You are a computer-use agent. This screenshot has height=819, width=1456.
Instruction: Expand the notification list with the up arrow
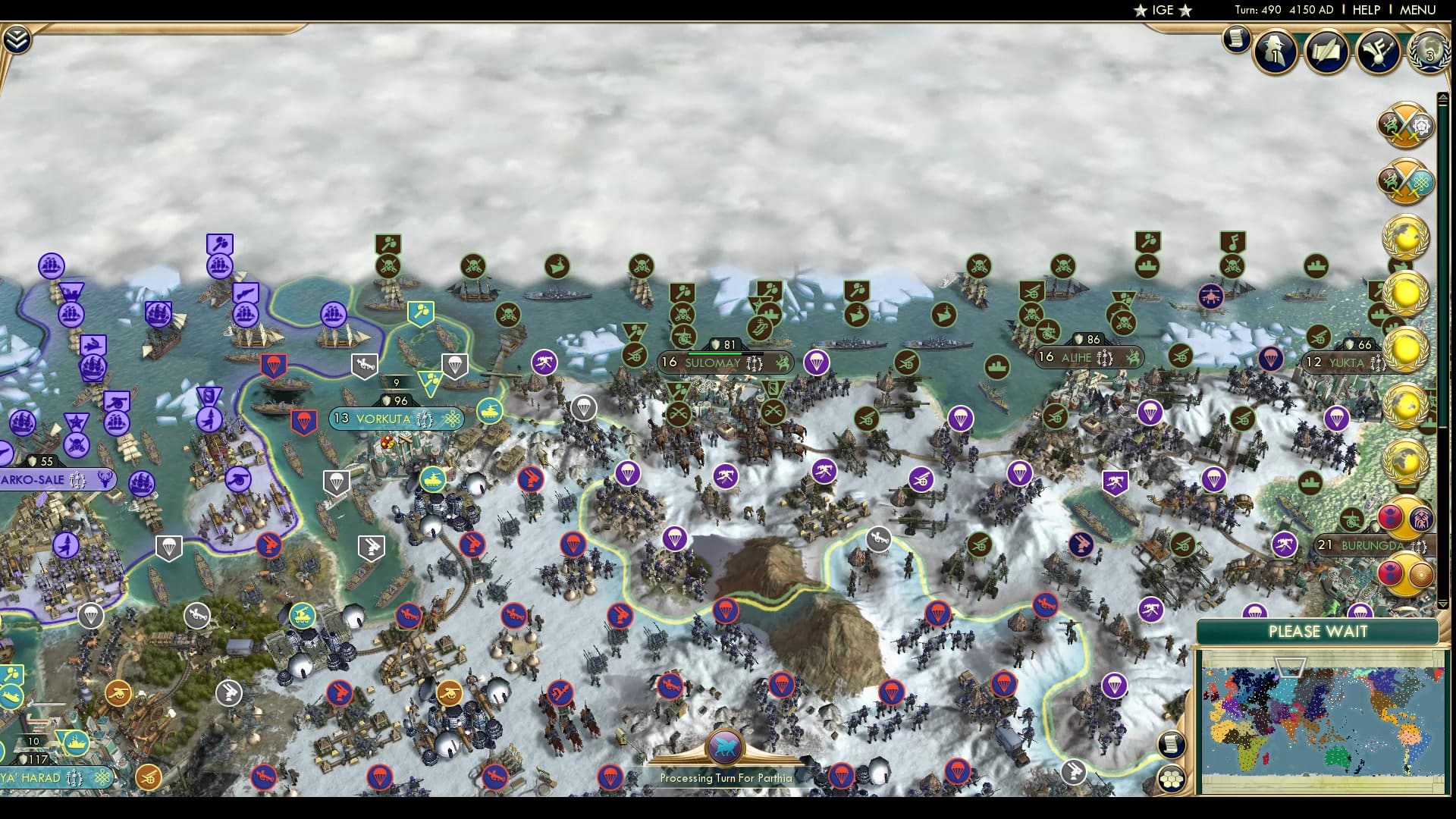[1442, 96]
